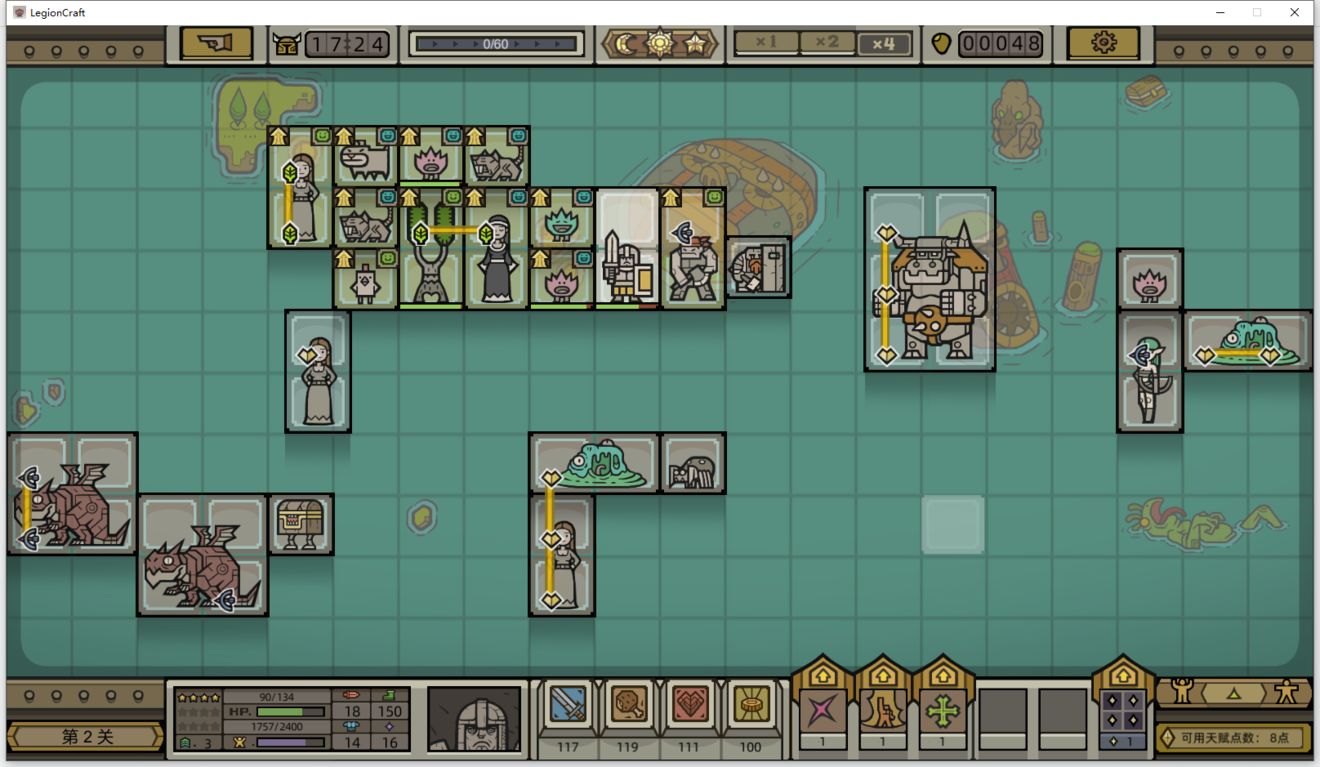
Task: Set game speed to ×4
Action: click(x=884, y=43)
